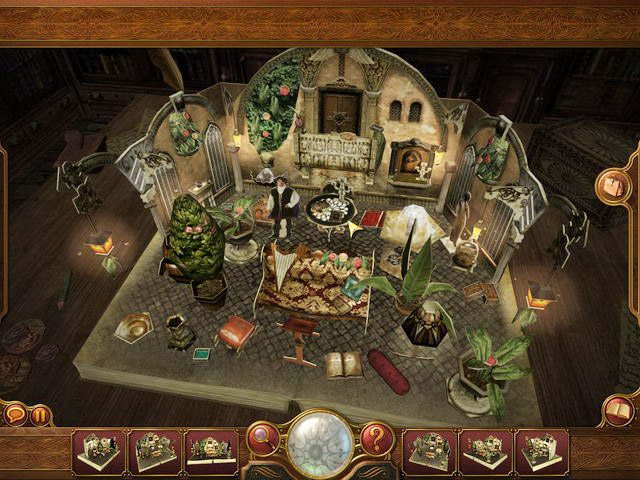The image size is (640, 480).
Task: Pause the game with the pause button
Action: (x=40, y=414)
